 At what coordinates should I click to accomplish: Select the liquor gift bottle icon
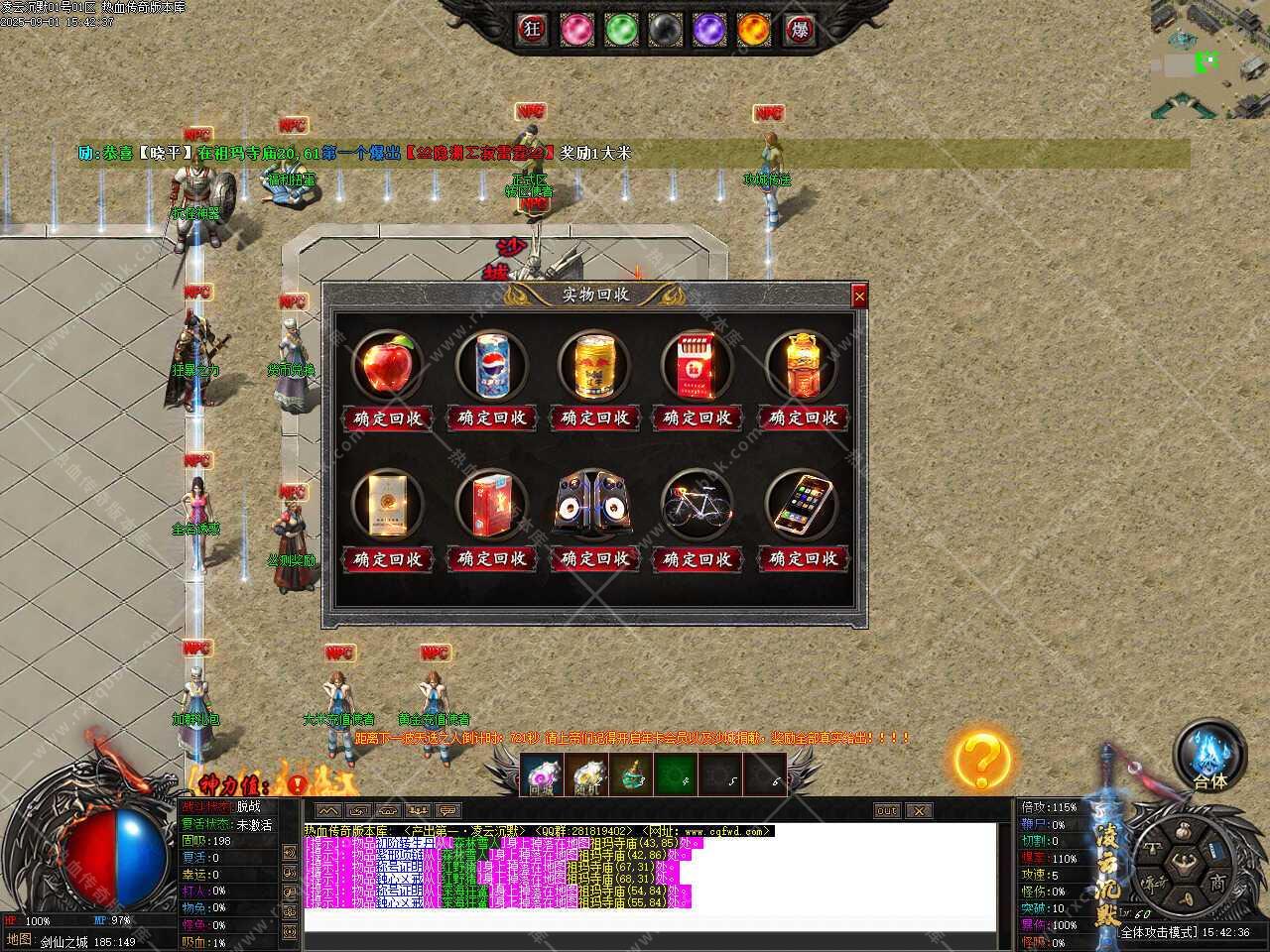click(802, 365)
